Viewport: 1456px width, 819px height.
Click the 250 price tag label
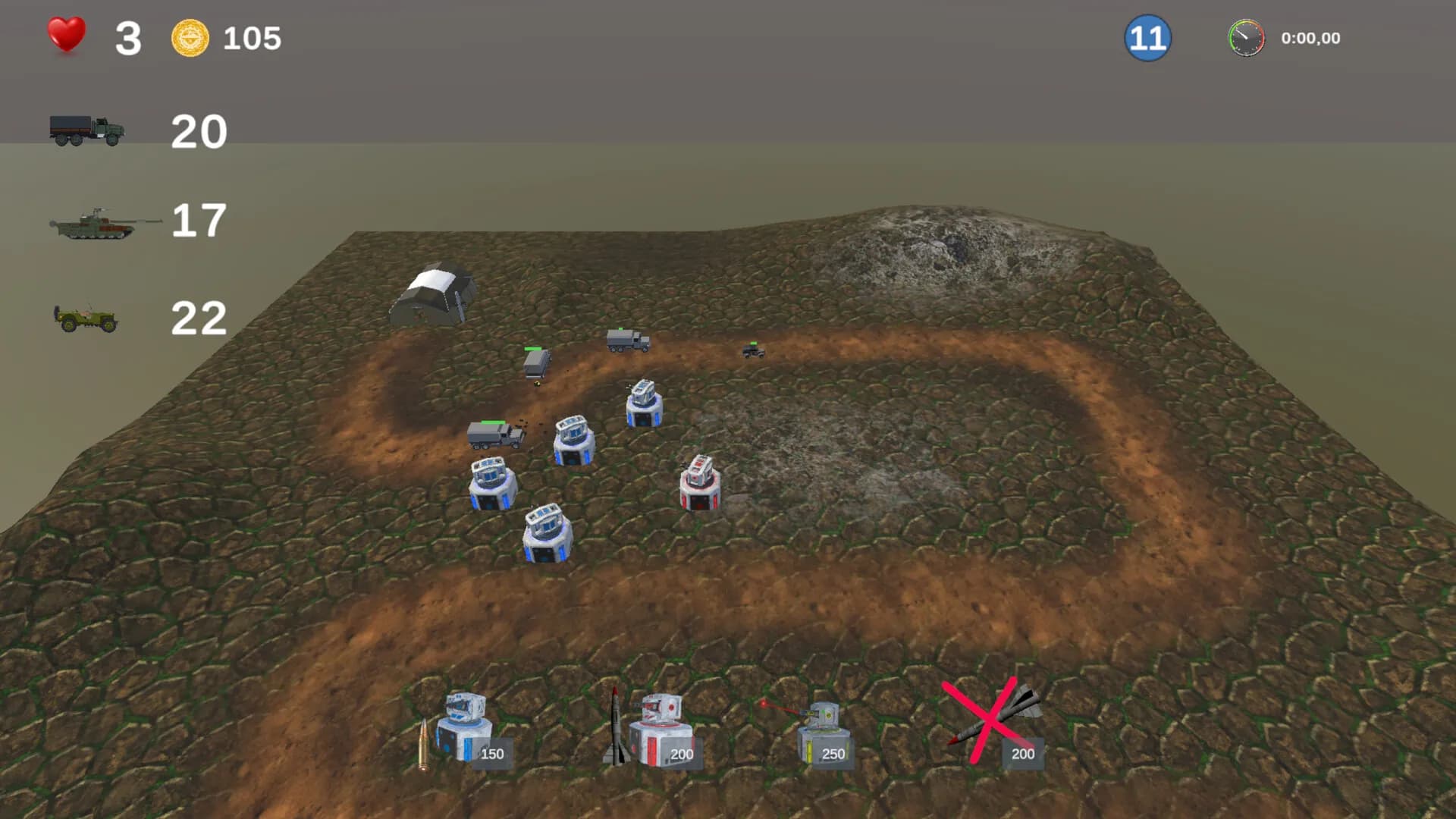click(x=833, y=754)
